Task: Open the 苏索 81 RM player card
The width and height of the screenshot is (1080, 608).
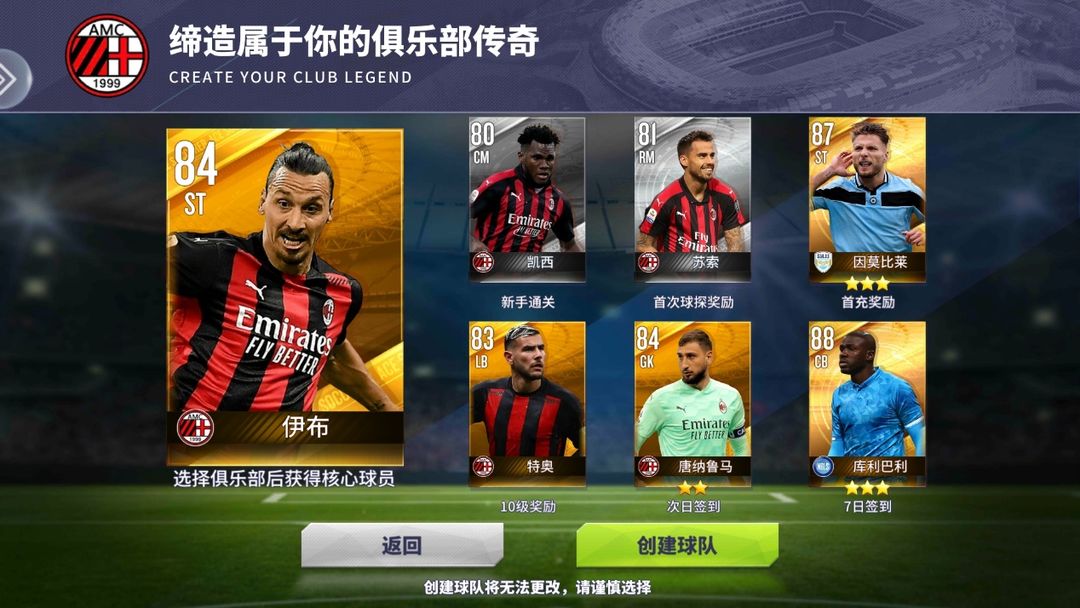Action: click(x=692, y=197)
